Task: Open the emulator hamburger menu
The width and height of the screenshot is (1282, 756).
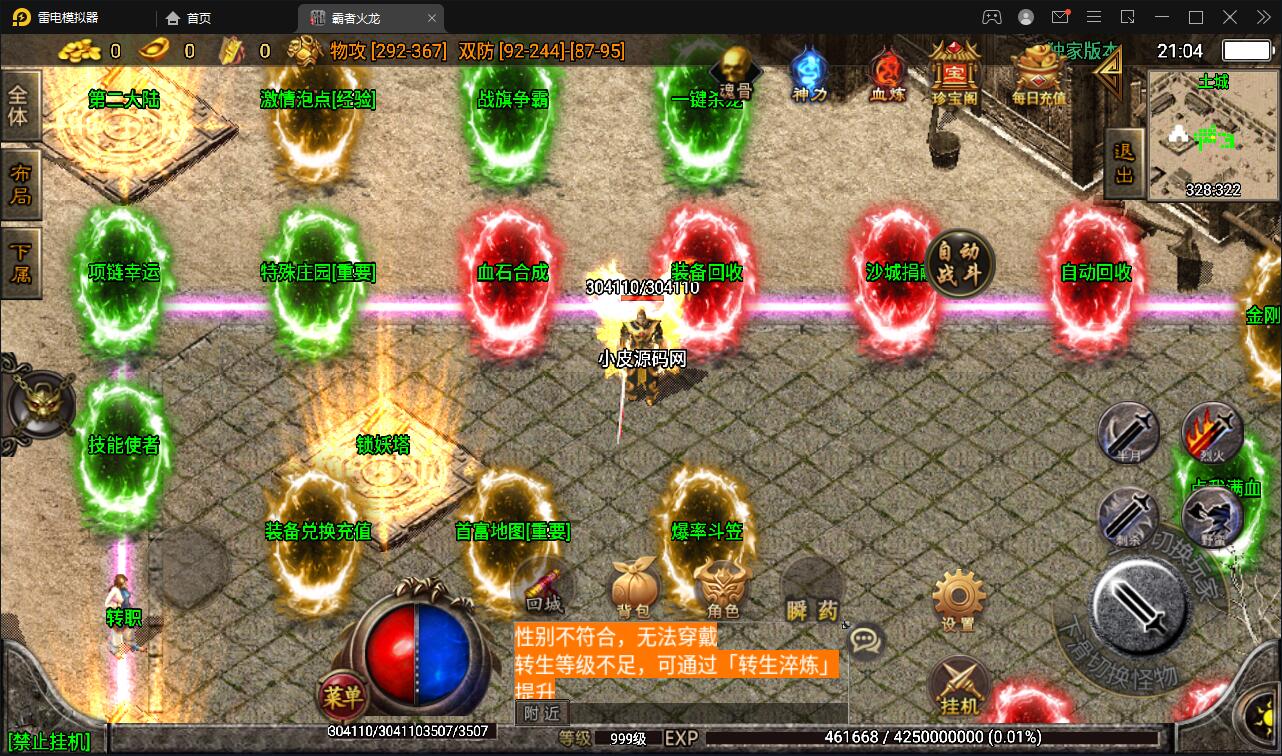Action: pyautogui.click(x=1094, y=17)
